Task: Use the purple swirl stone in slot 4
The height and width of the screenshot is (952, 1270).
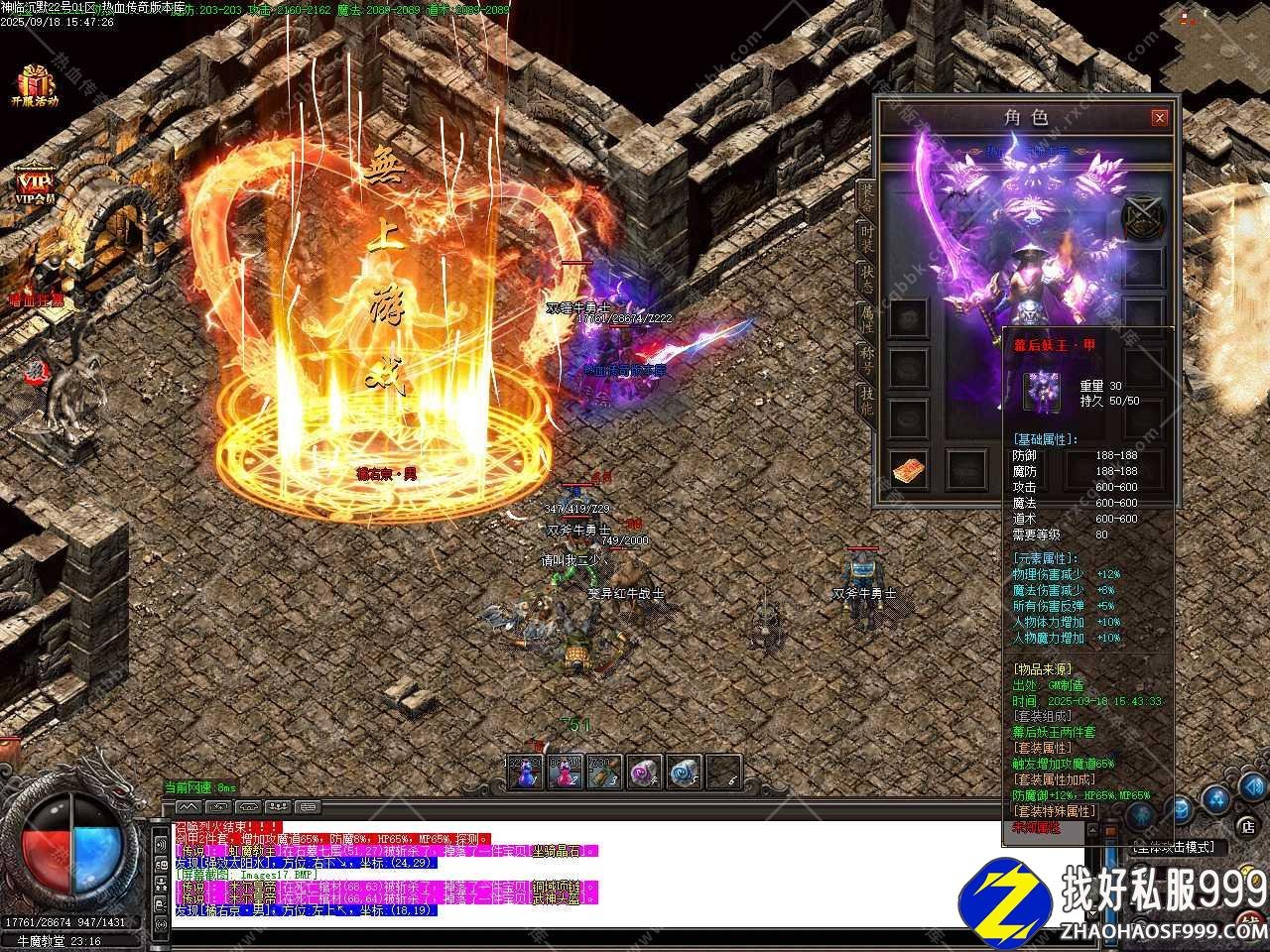Action: point(643,772)
